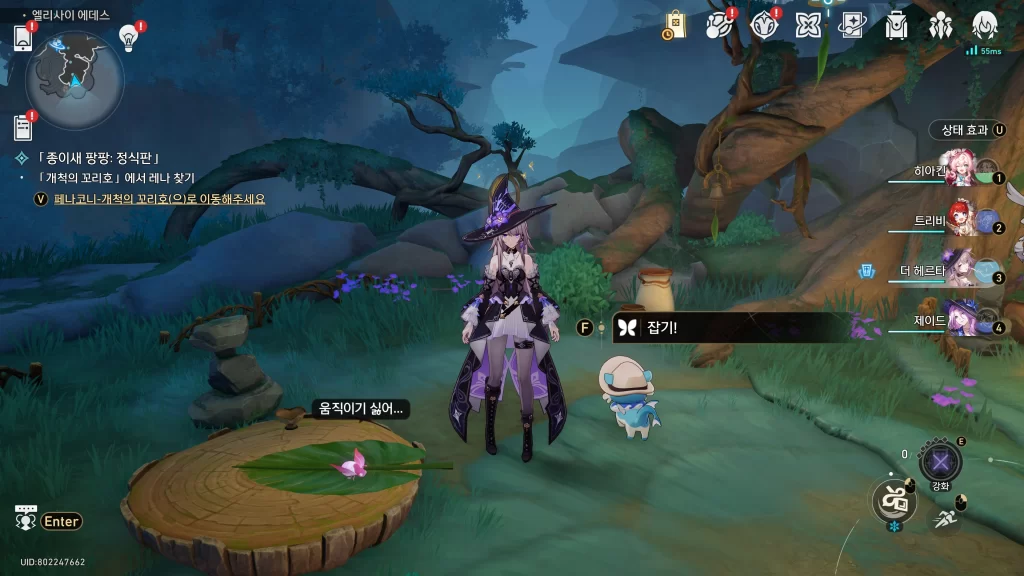Switch to party member 트리비
Viewport: 1024px width, 576px height.
pos(962,223)
